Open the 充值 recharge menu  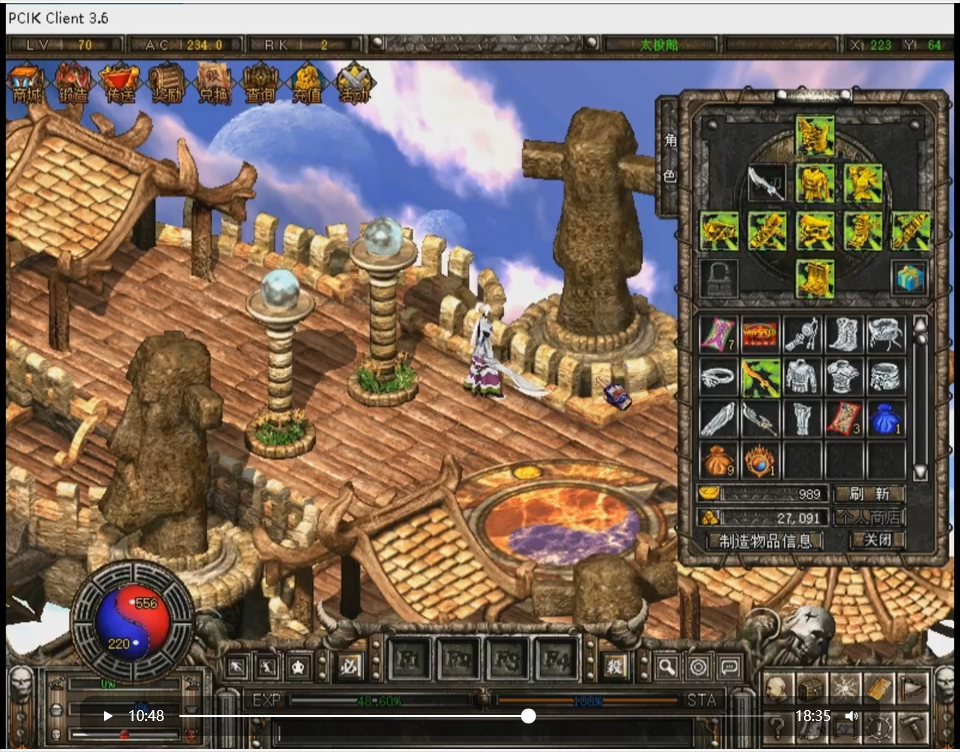(306, 82)
